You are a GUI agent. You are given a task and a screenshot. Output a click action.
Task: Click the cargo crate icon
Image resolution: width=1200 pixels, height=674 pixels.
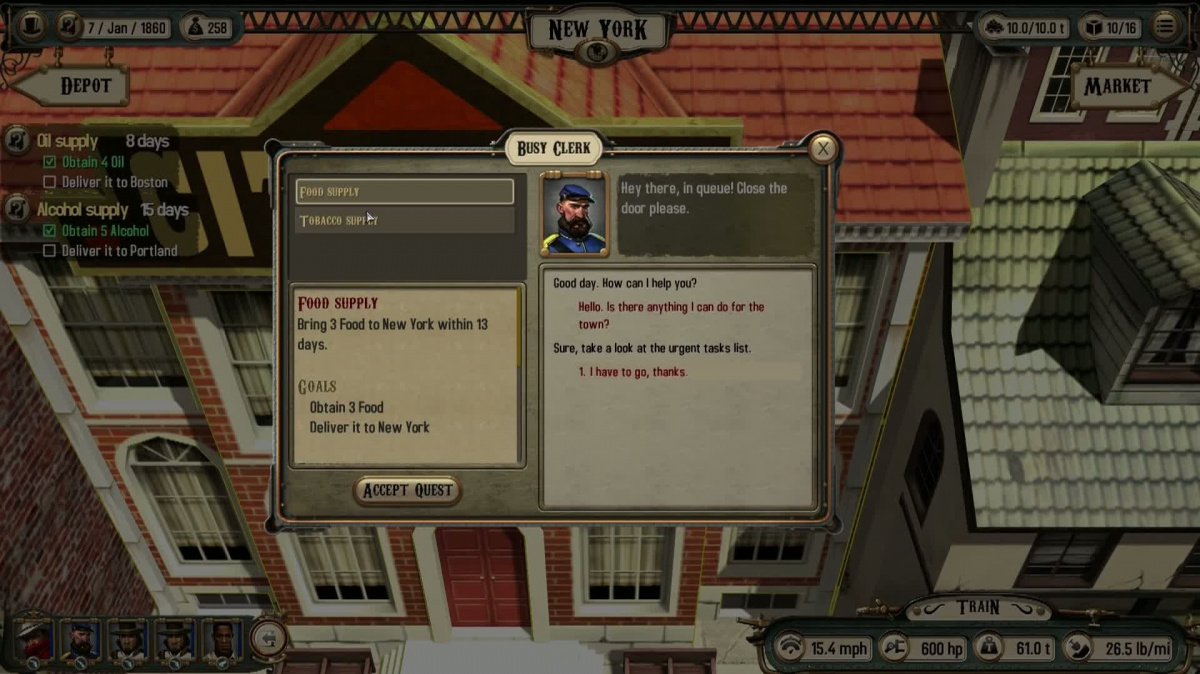pos(1098,28)
